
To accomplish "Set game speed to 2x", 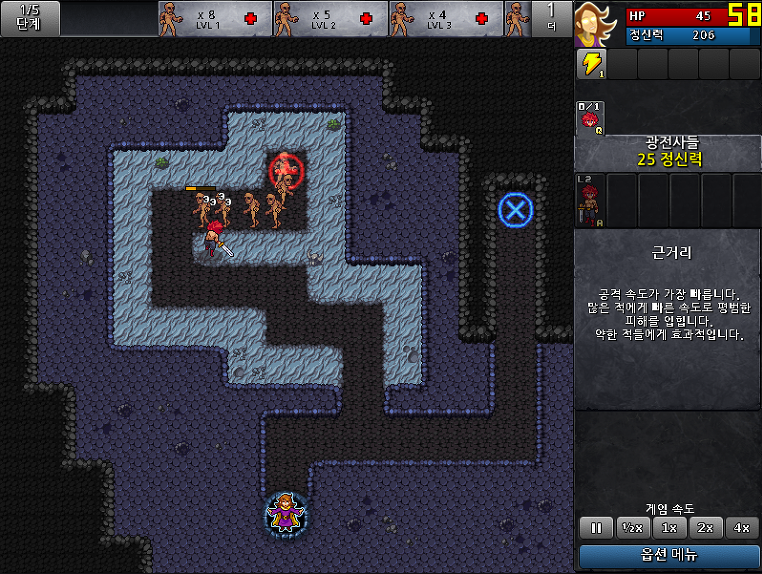I will (x=706, y=527).
